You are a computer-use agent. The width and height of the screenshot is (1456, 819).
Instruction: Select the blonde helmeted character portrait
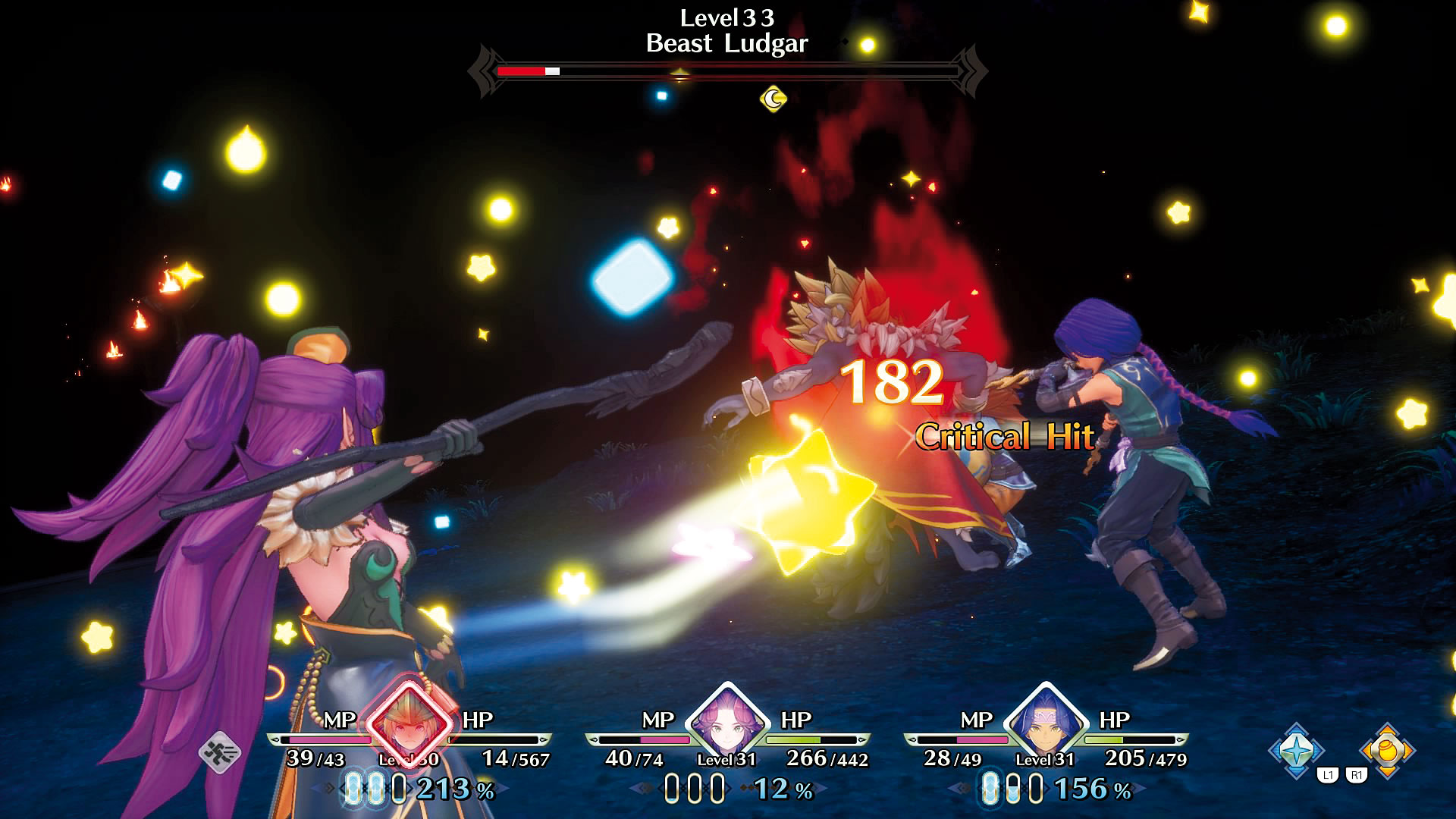click(409, 723)
